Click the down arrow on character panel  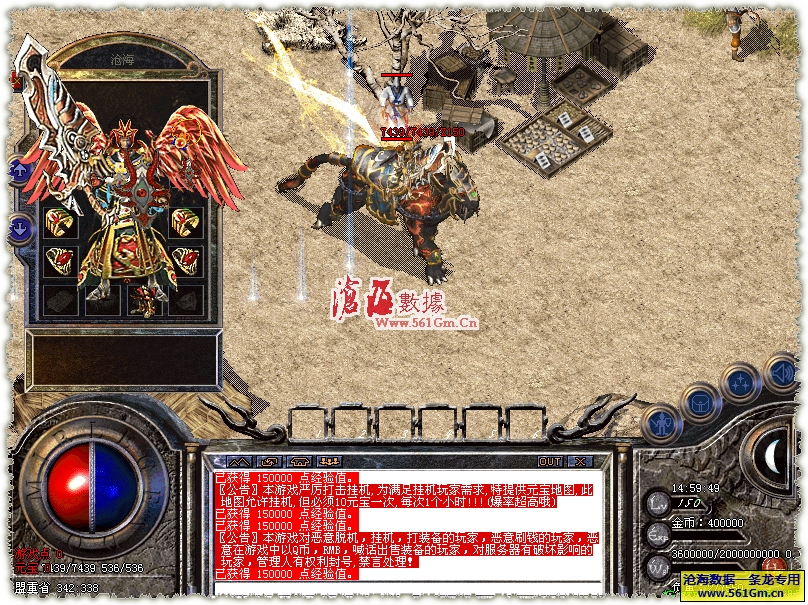coord(18,229)
